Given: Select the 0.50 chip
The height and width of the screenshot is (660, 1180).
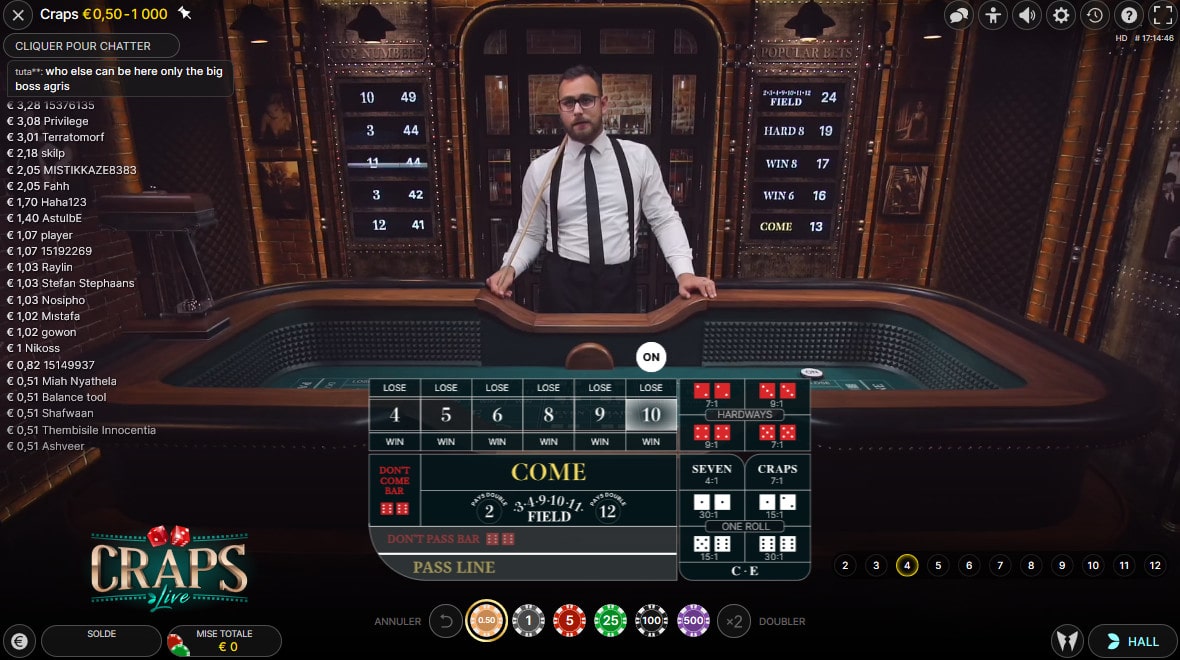Looking at the screenshot, I should point(486,621).
